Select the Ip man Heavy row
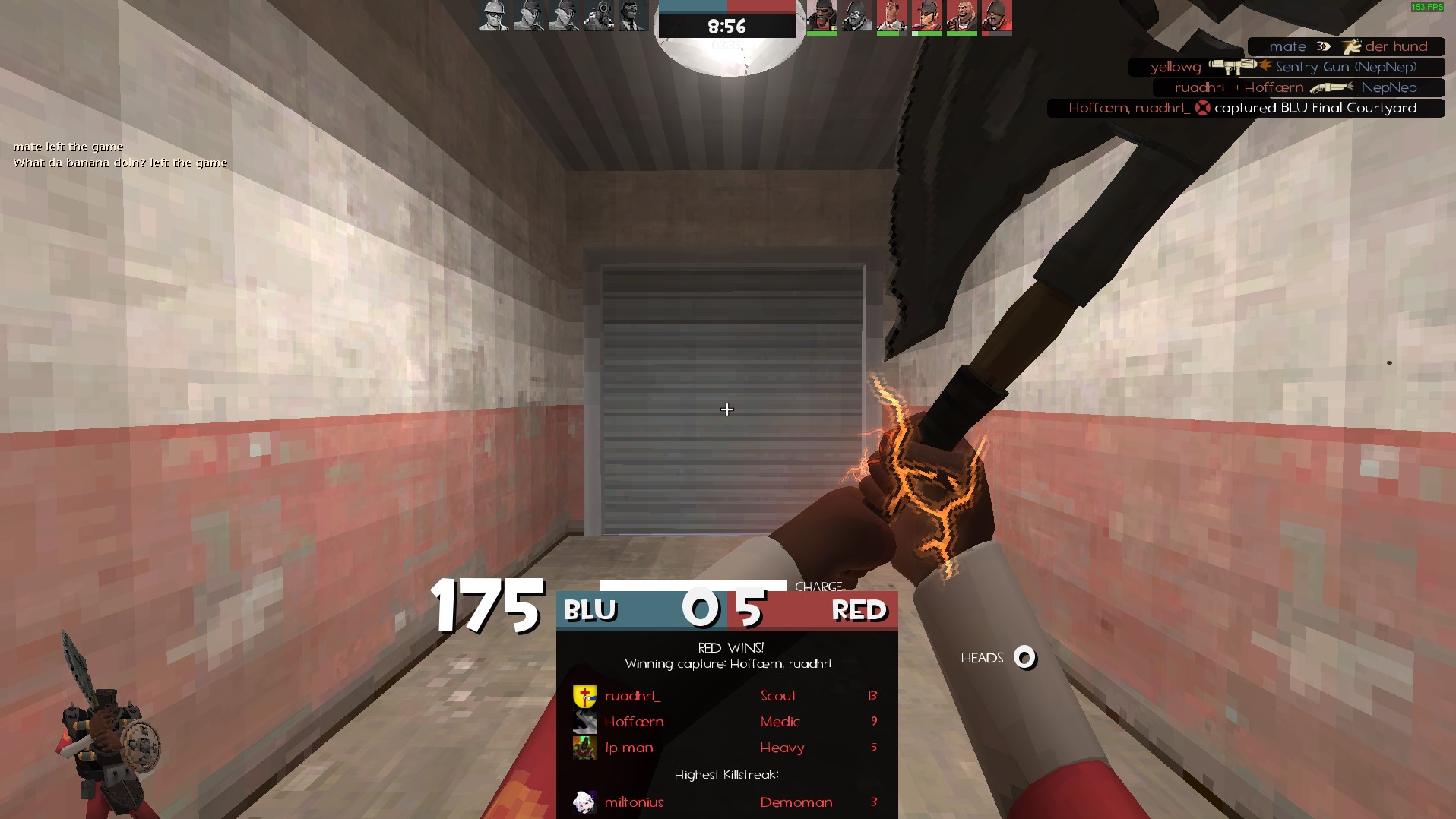Viewport: 1456px width, 819px height. tap(726, 748)
